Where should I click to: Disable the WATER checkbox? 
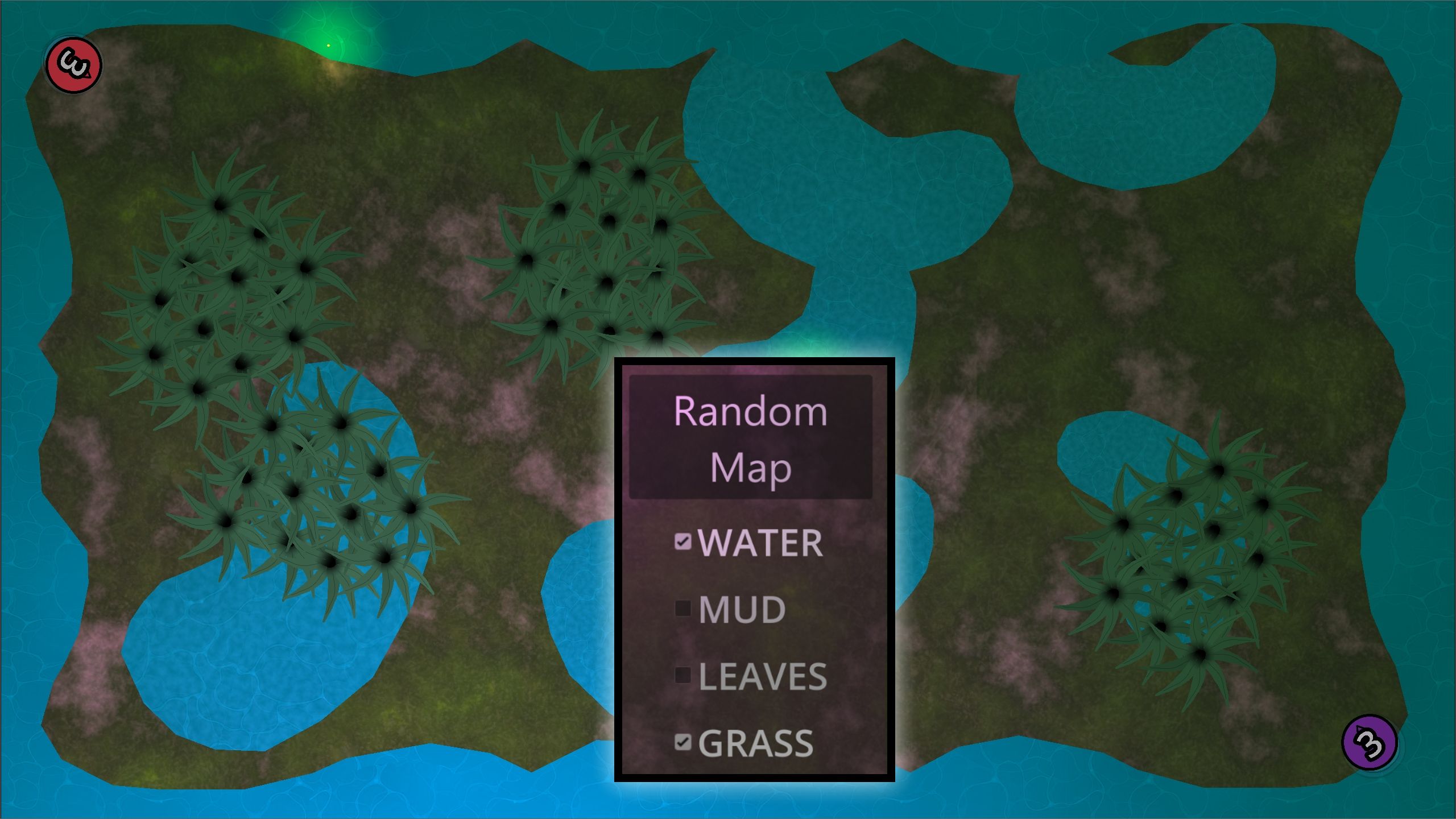pos(682,541)
